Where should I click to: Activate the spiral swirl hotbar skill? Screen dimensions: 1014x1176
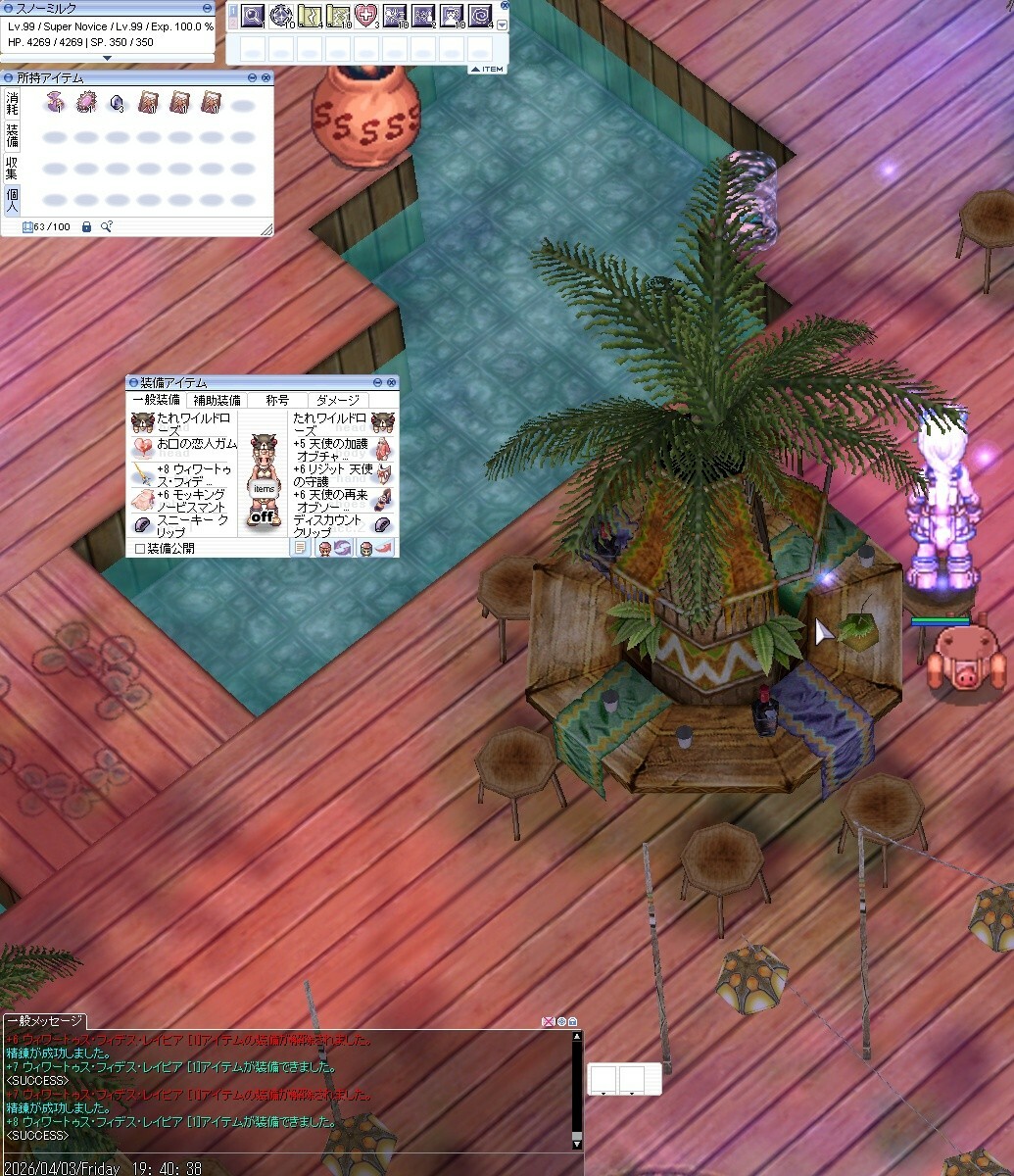[480, 16]
